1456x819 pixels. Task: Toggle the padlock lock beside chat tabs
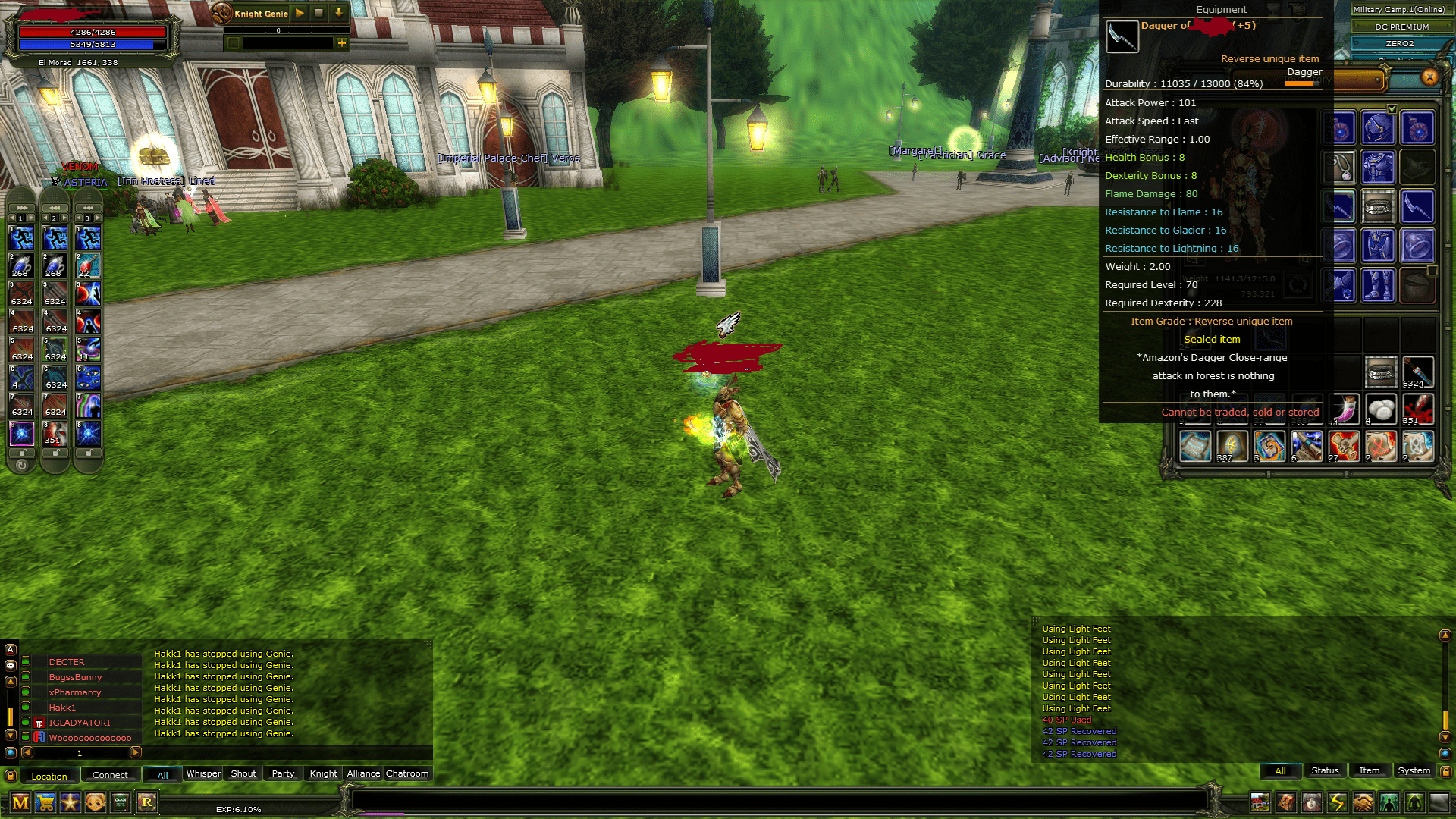coord(11,776)
